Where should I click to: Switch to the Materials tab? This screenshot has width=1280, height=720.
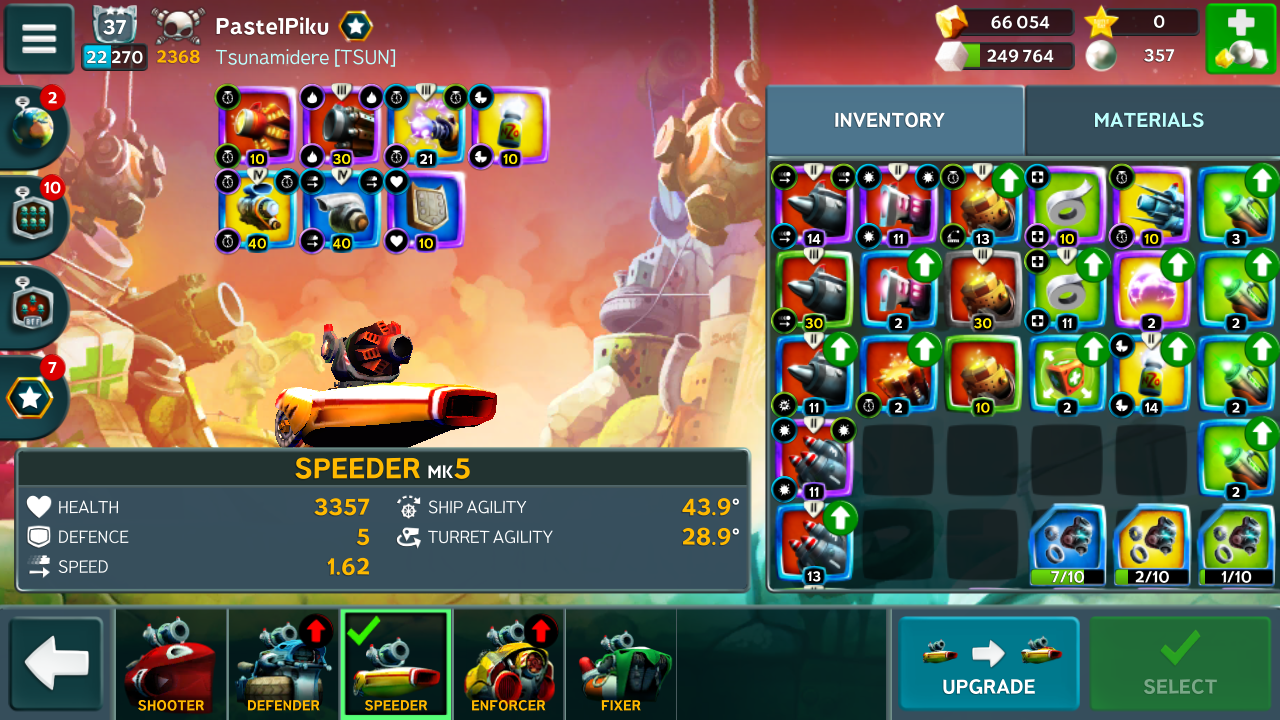[1148, 120]
